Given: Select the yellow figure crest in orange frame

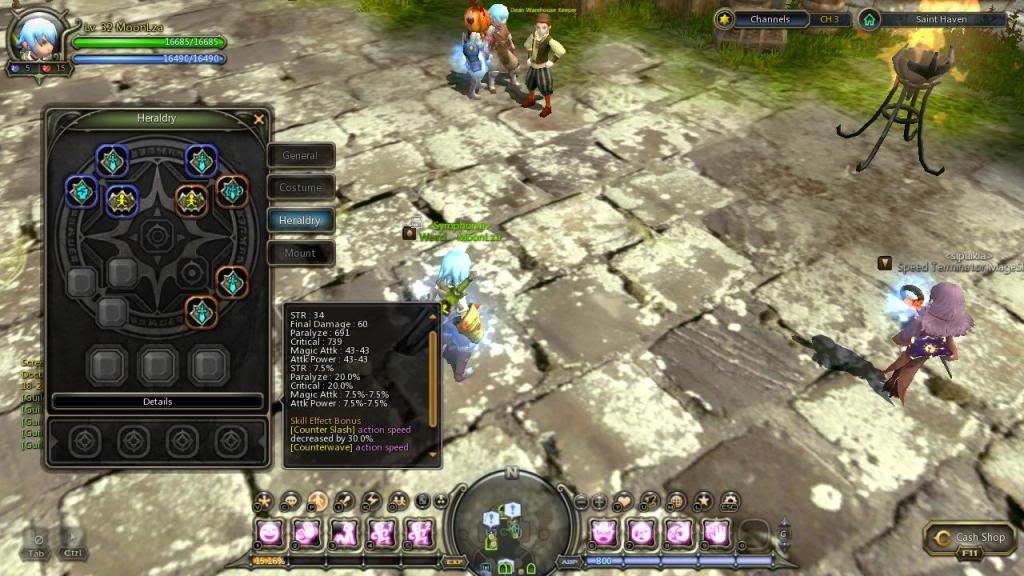Looking at the screenshot, I should (191, 200).
